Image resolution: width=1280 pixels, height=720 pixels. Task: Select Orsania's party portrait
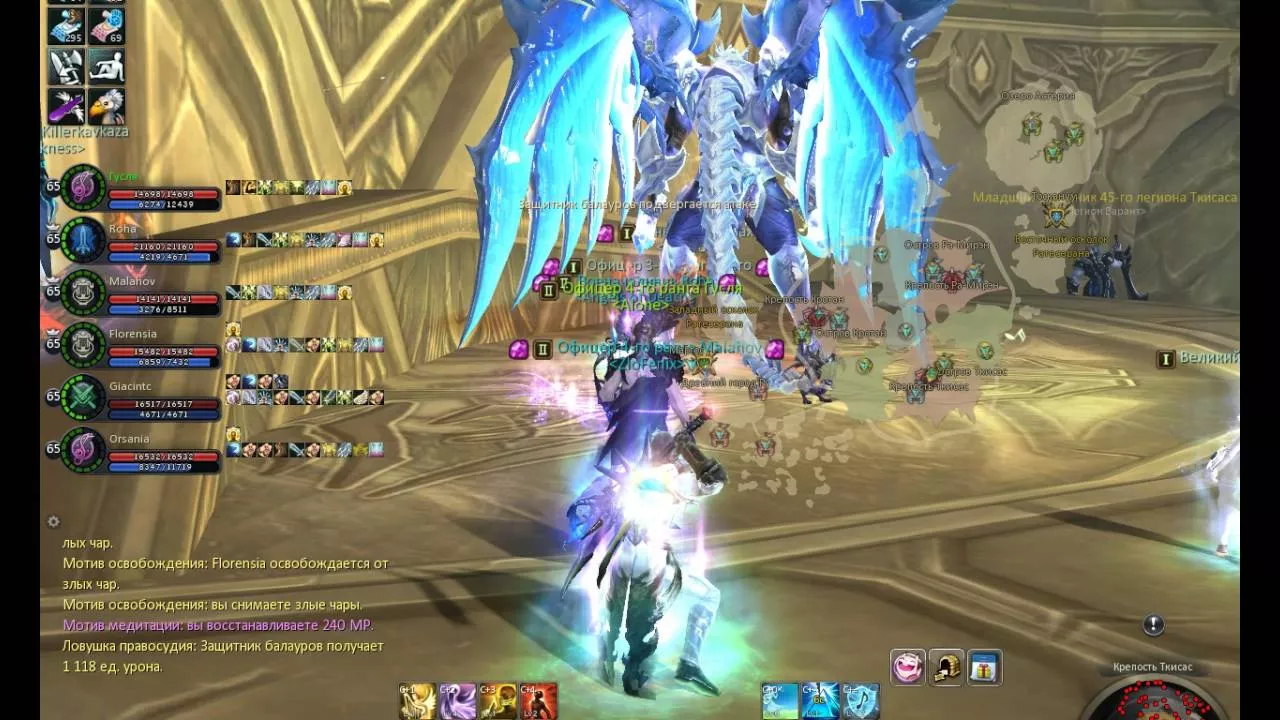(x=82, y=451)
